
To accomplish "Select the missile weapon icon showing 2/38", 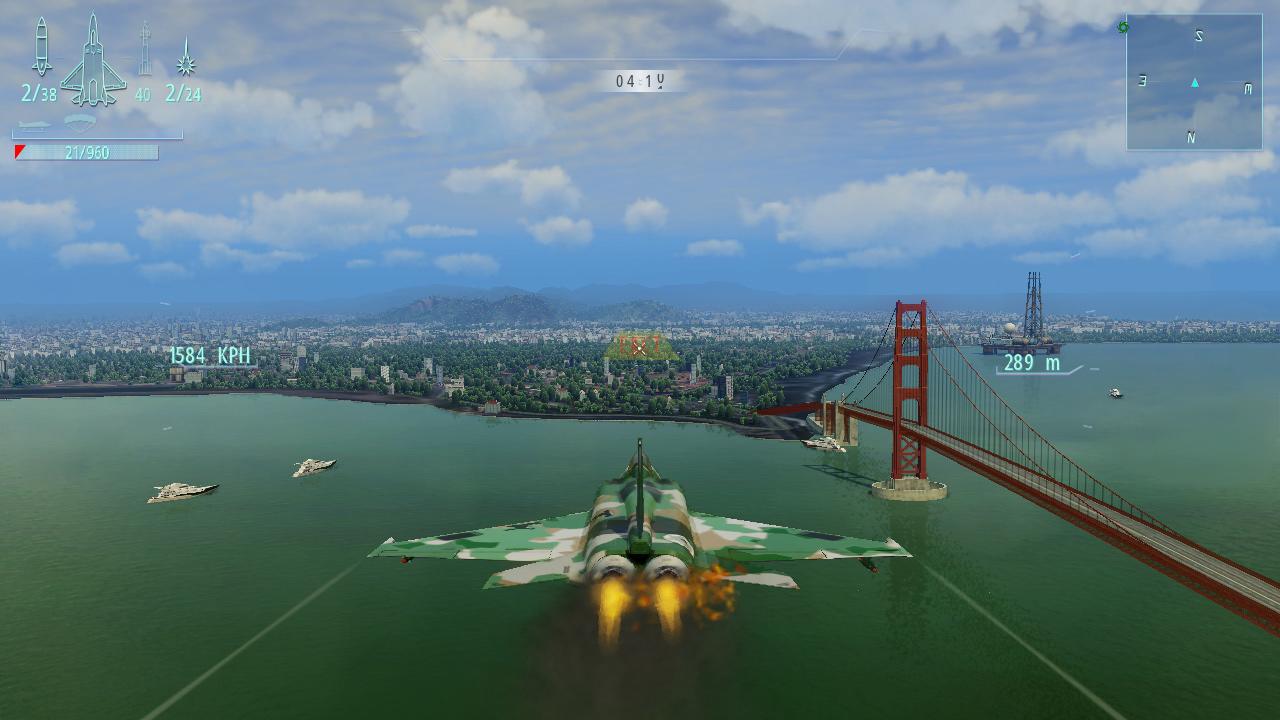I will tap(40, 50).
